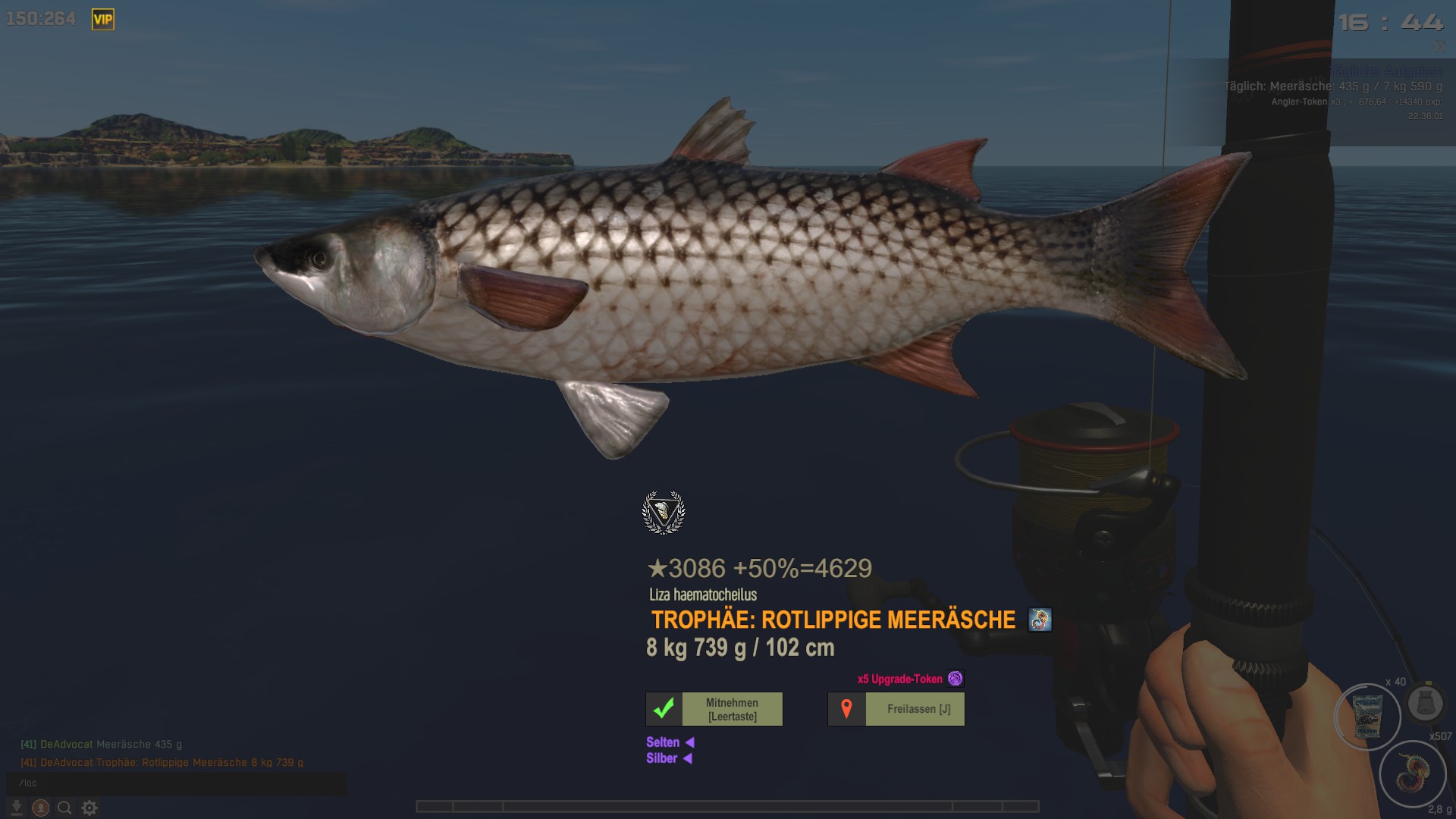Open the magnifying glass search icon
This screenshot has height=819, width=1456.
point(65,808)
